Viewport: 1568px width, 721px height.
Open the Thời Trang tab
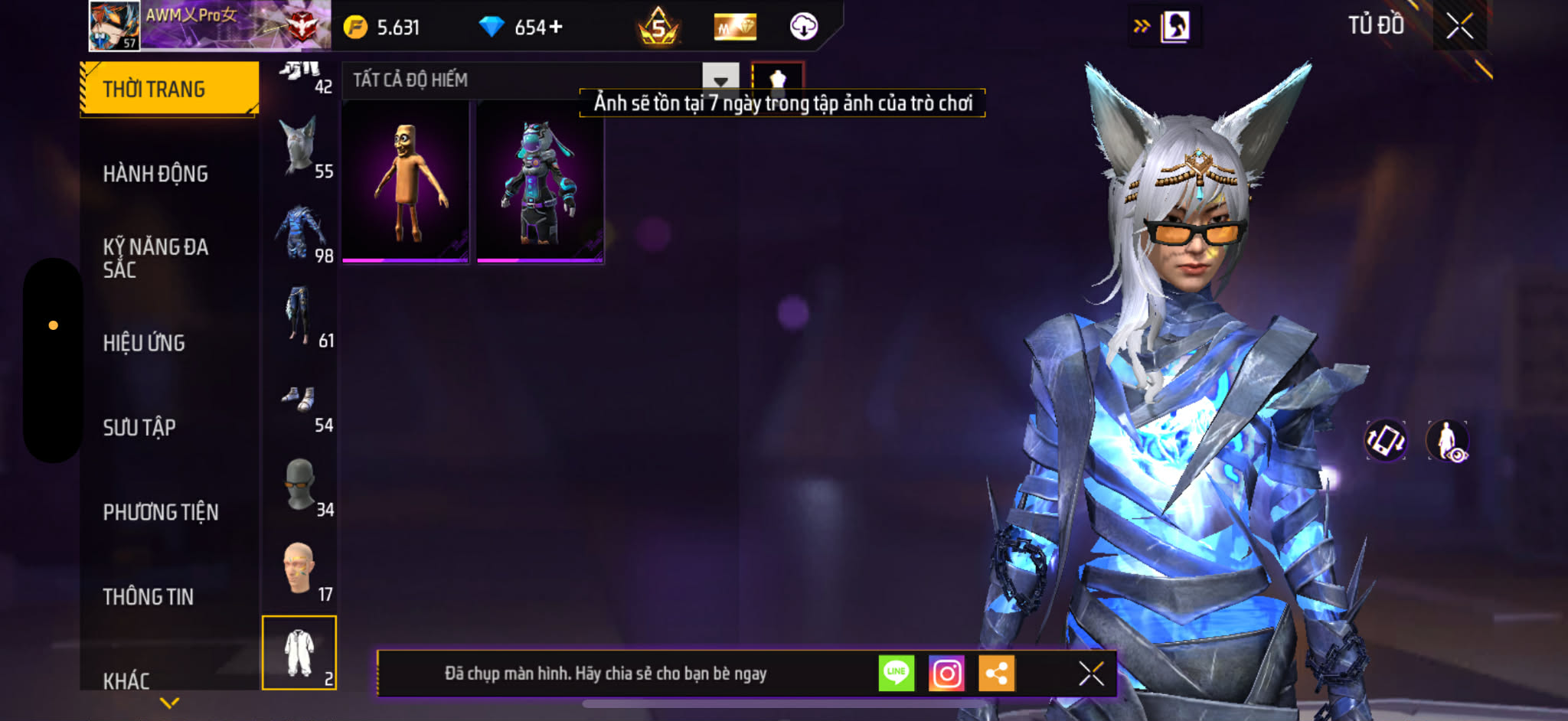(168, 89)
